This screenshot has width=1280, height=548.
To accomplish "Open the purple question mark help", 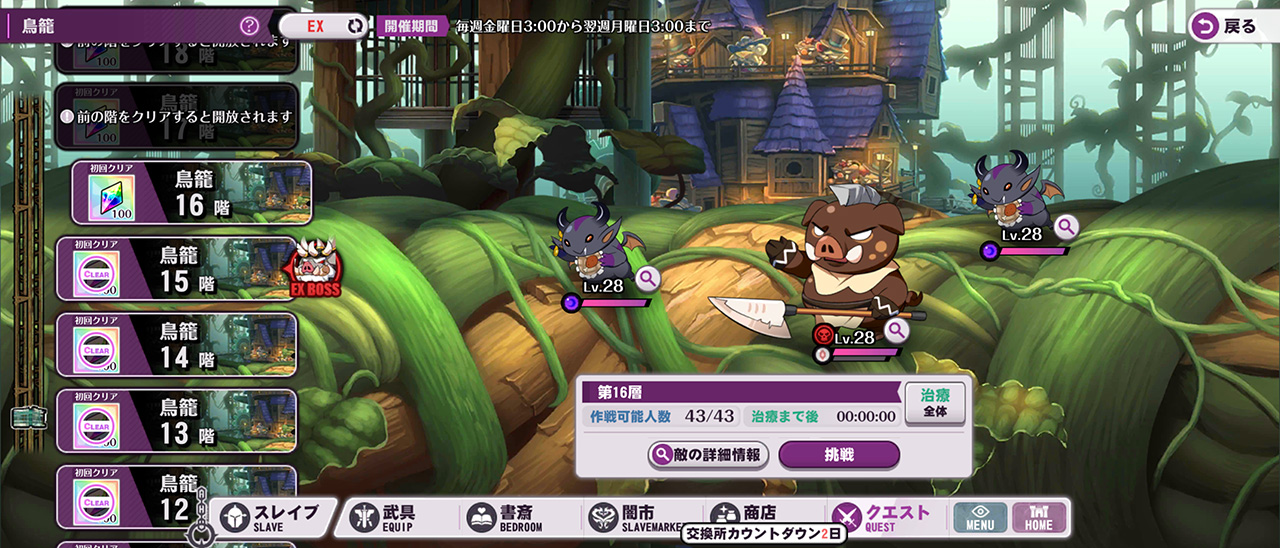I will click(x=250, y=26).
